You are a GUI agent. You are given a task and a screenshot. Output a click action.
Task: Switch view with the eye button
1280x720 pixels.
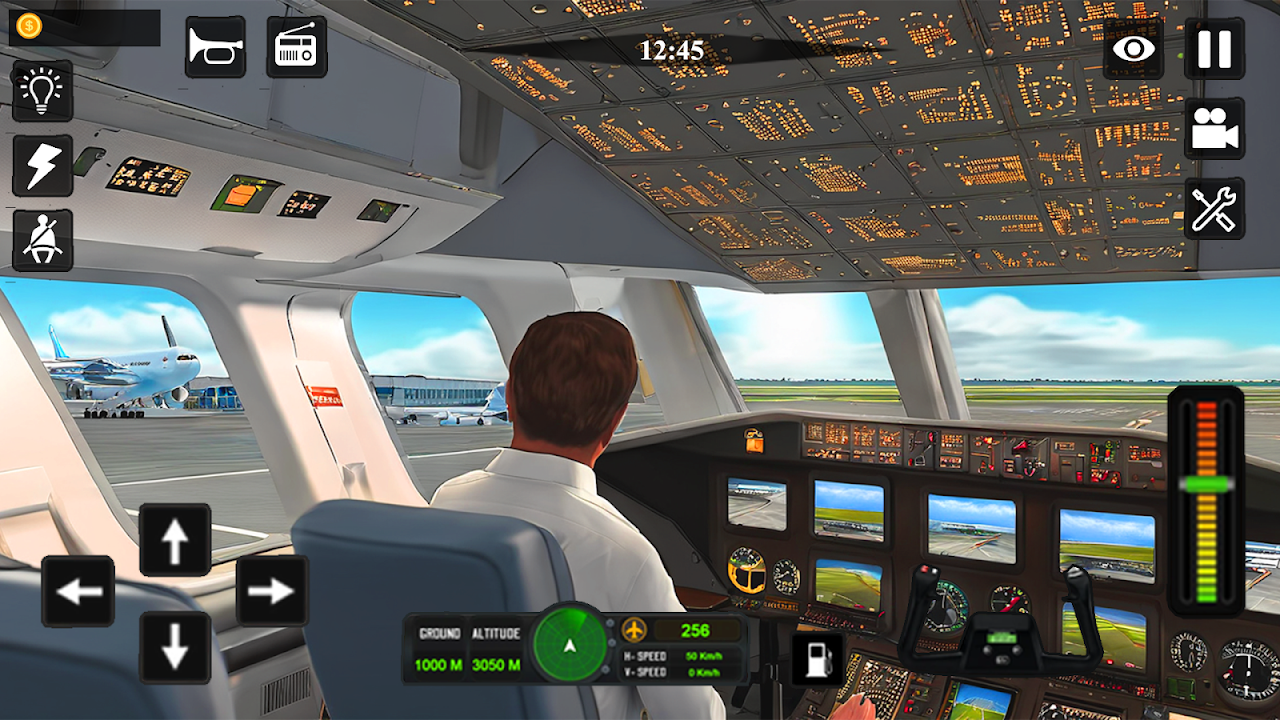1134,48
